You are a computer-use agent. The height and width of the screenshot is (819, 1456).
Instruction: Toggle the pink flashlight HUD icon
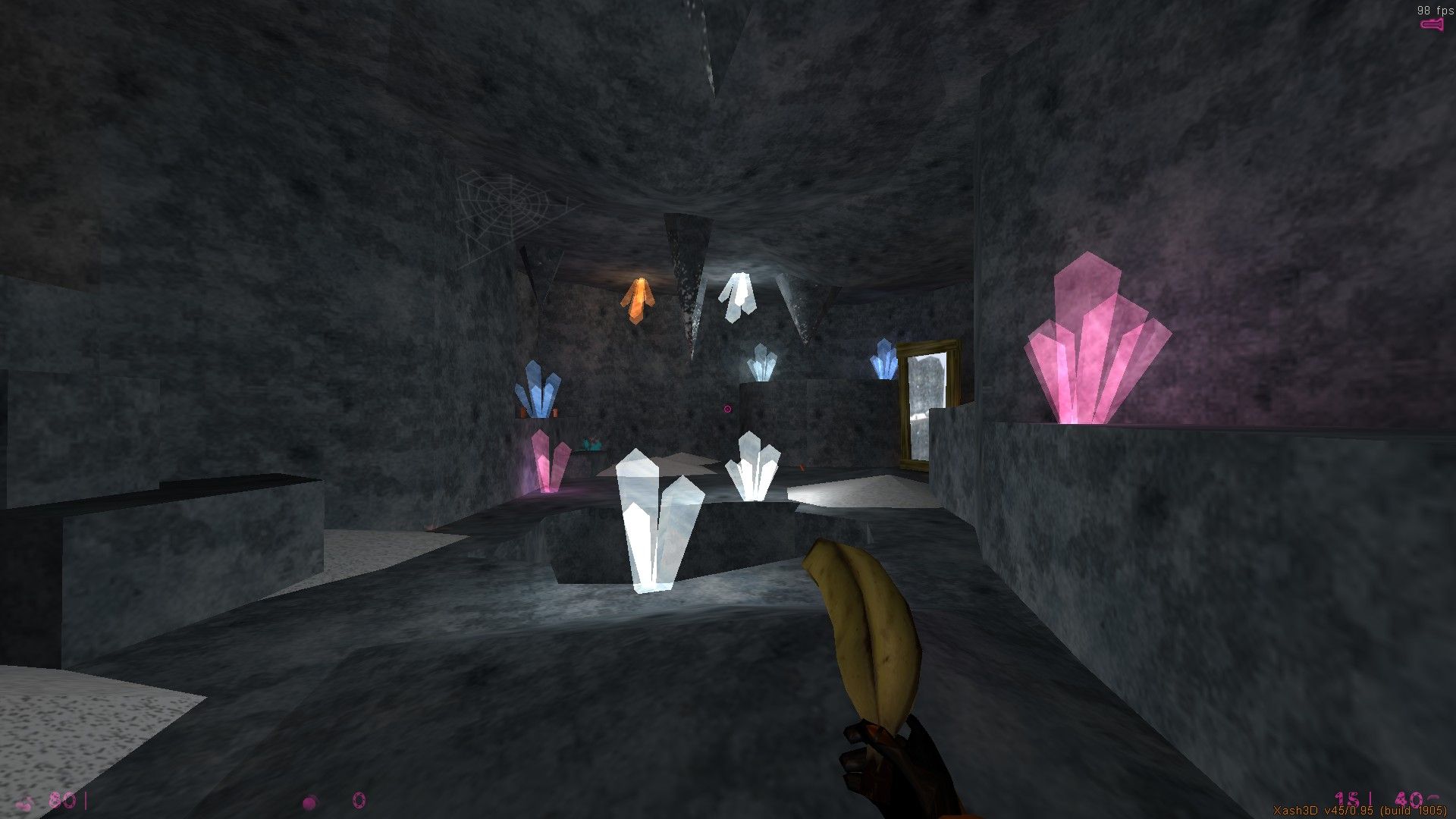click(x=1432, y=26)
